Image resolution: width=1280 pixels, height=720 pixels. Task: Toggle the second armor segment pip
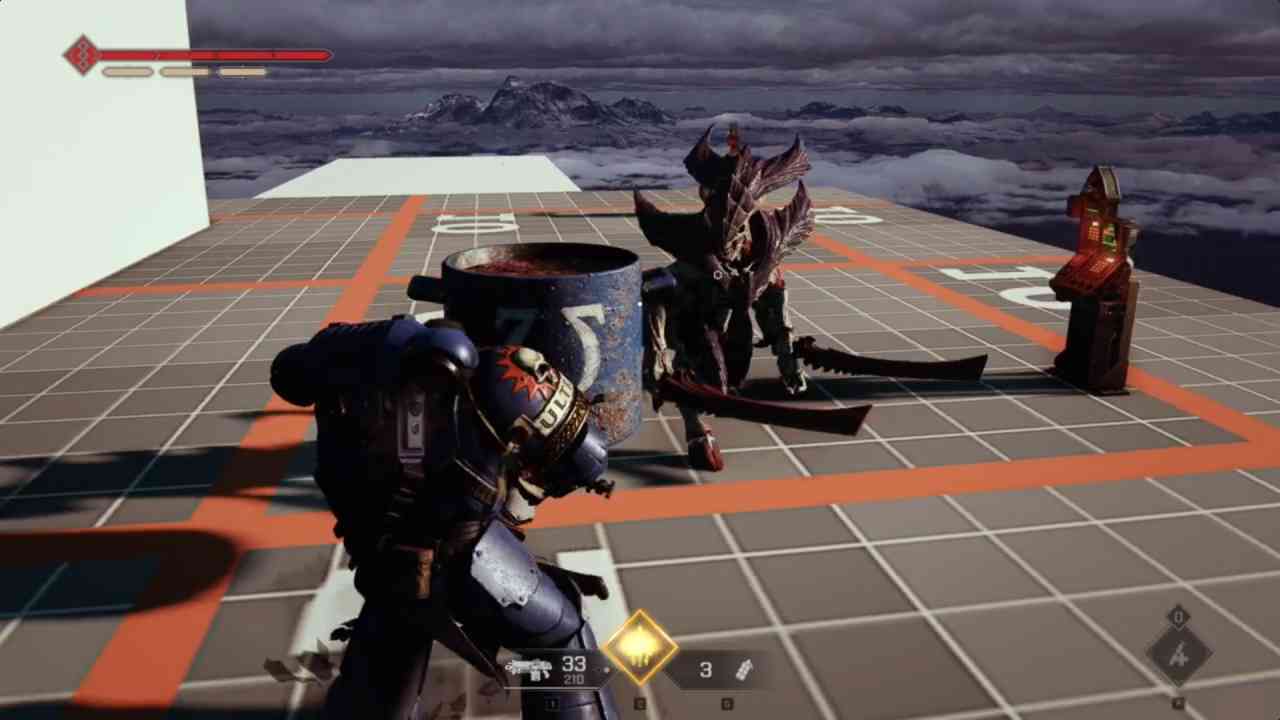pyautogui.click(x=185, y=71)
